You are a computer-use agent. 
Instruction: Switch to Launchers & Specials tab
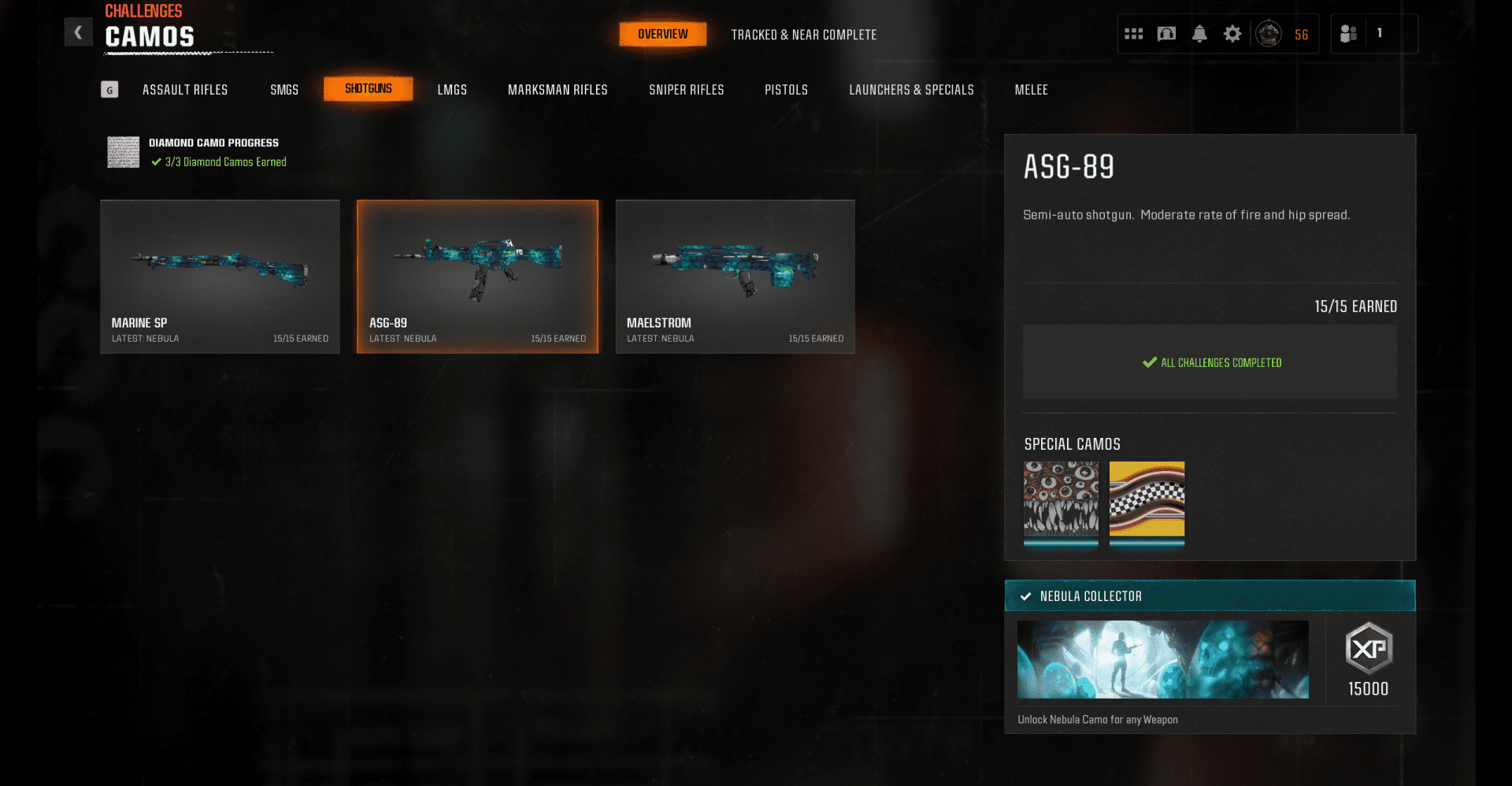click(x=911, y=90)
